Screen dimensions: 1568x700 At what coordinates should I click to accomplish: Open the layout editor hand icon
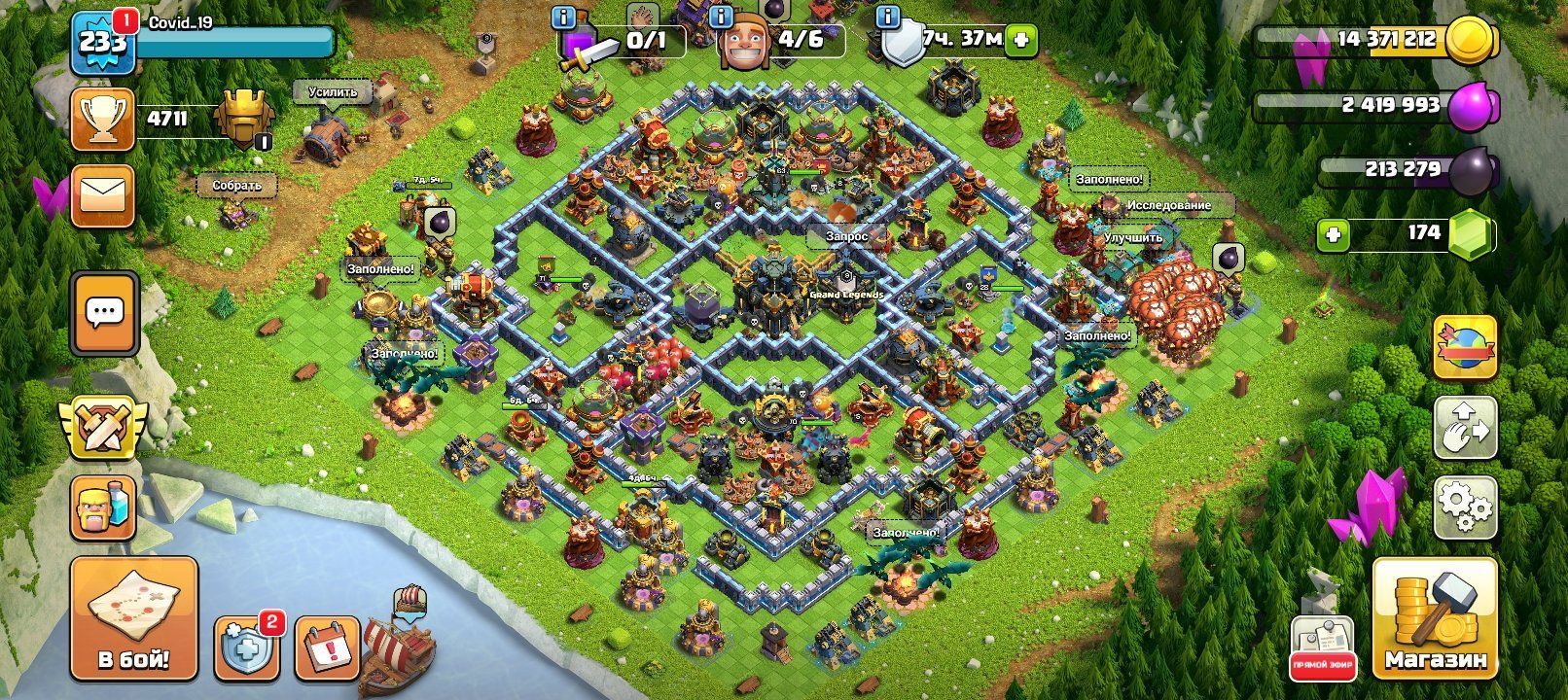click(x=1465, y=427)
